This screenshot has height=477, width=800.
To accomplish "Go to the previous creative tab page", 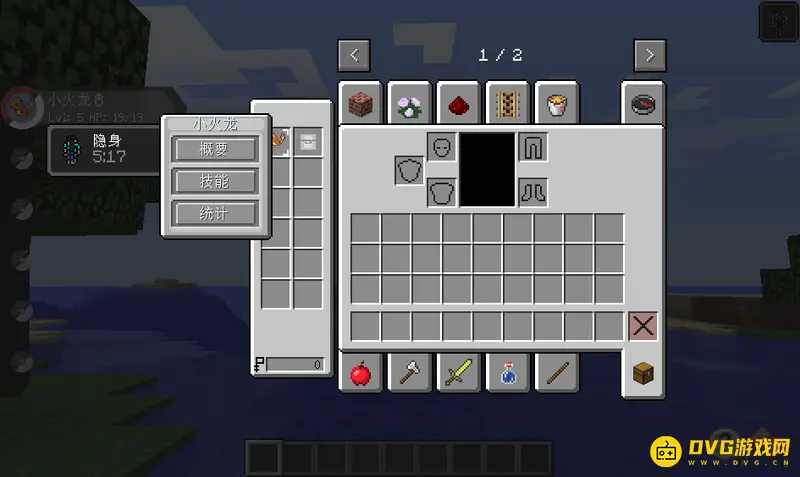I will pyautogui.click(x=354, y=55).
